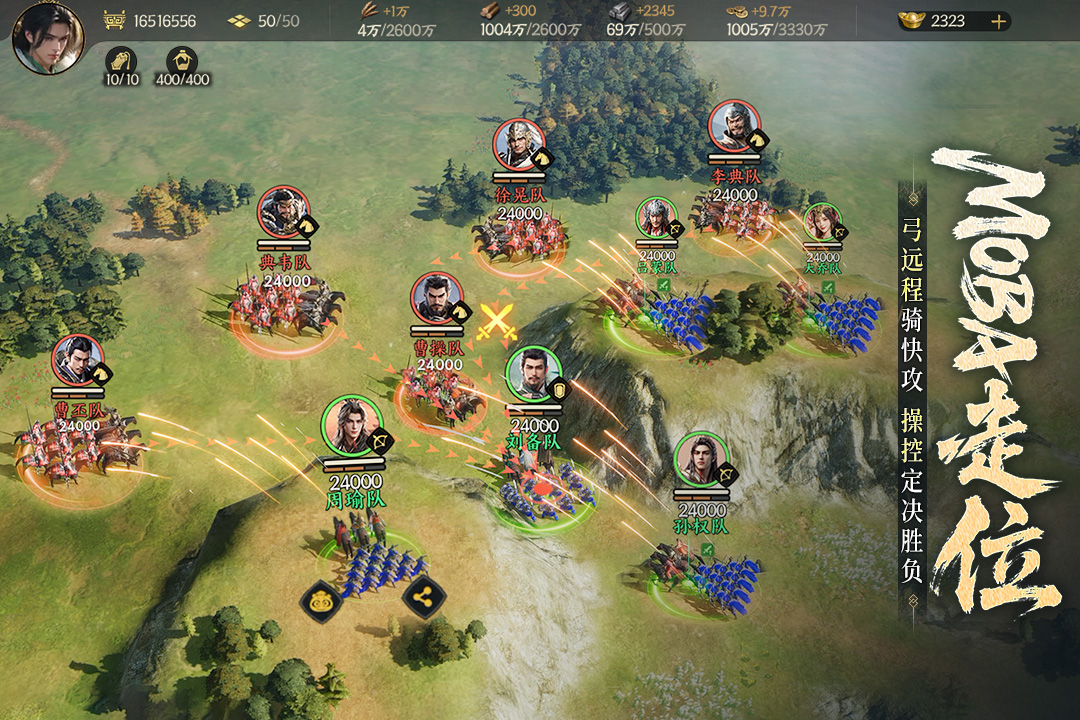Screen dimensions: 1080x720
Task: Select the 大乔队 commander portrait
Action: pyautogui.click(x=822, y=224)
